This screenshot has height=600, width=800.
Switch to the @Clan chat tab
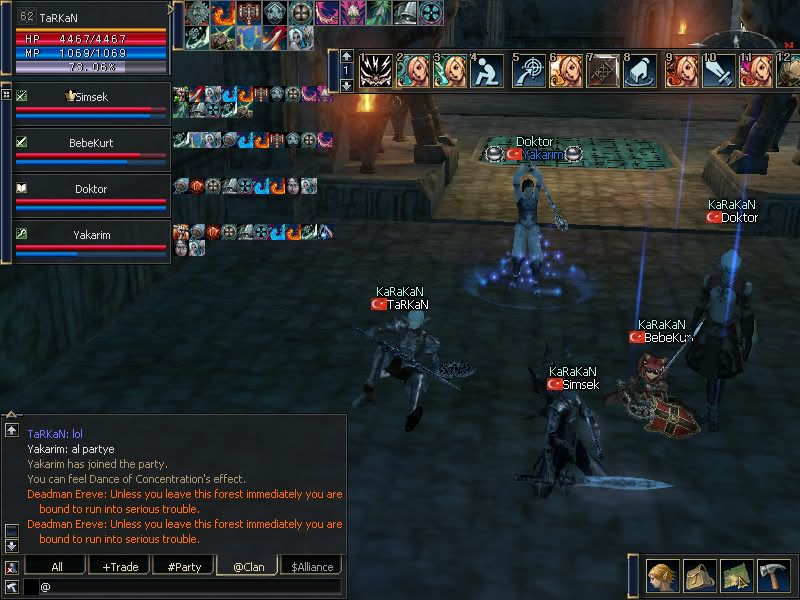point(247,566)
